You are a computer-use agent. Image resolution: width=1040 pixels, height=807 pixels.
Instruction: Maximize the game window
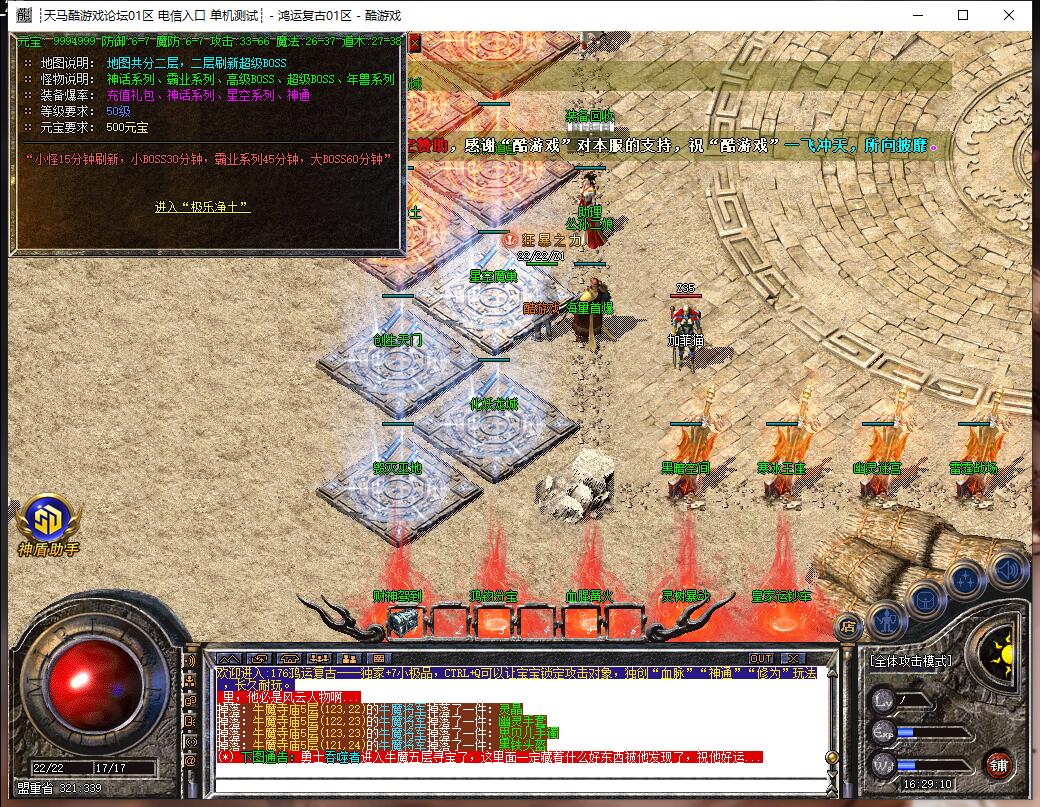(963, 15)
